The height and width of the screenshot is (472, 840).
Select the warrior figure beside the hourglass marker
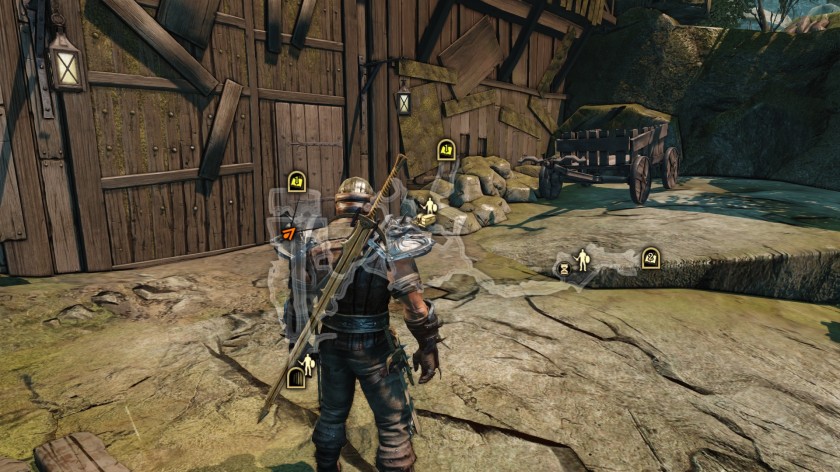[x=582, y=260]
